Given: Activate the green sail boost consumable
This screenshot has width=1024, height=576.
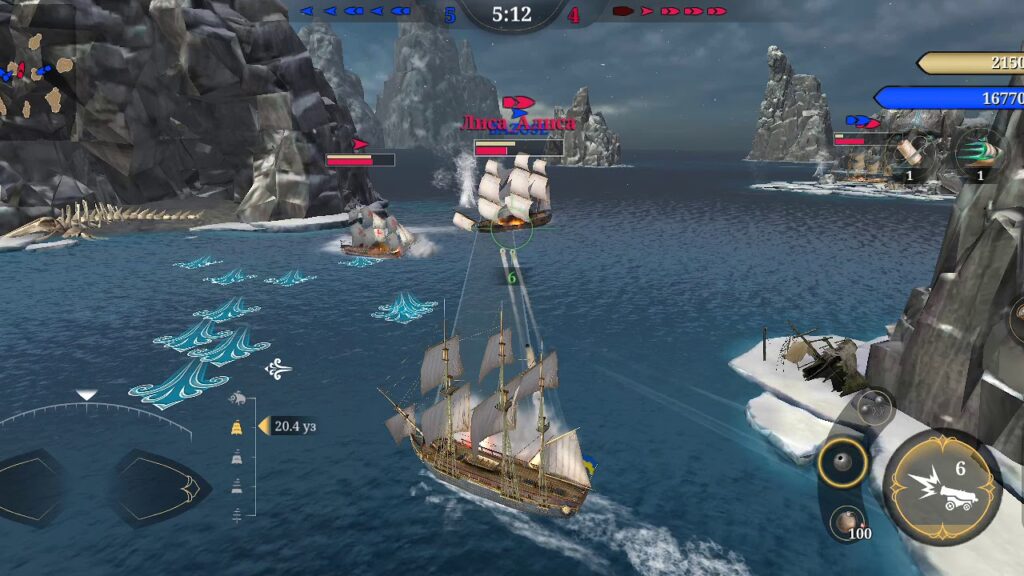Looking at the screenshot, I should [x=977, y=152].
